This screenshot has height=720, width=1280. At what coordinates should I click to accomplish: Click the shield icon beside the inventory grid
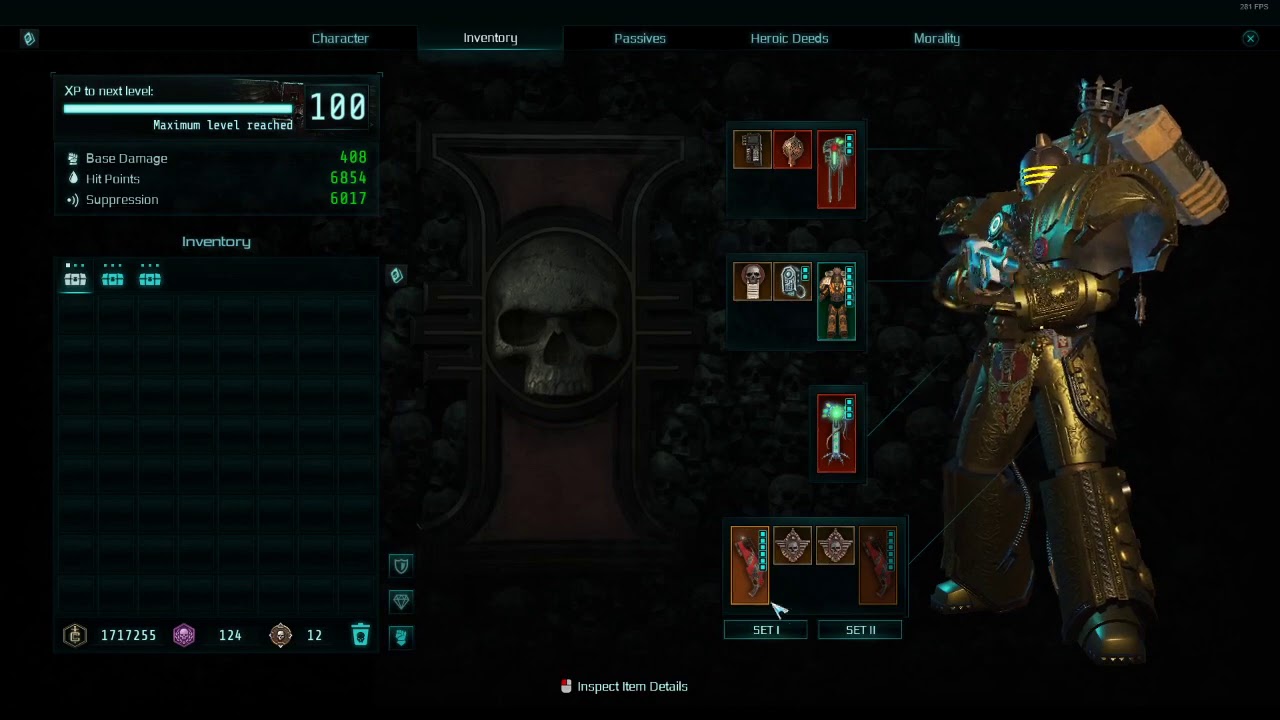[x=401, y=566]
